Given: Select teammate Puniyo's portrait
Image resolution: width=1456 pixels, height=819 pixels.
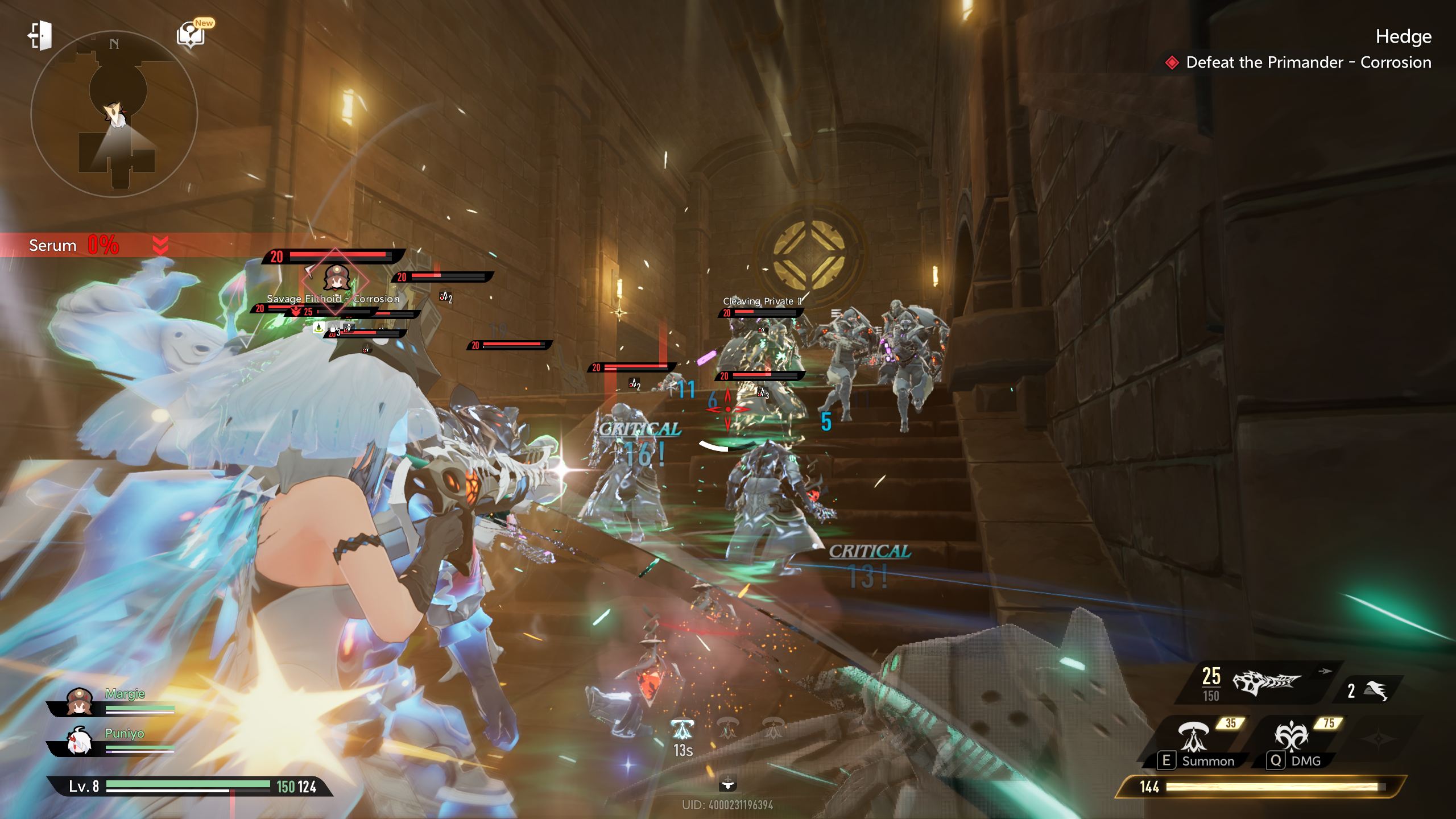Looking at the screenshot, I should click(79, 741).
